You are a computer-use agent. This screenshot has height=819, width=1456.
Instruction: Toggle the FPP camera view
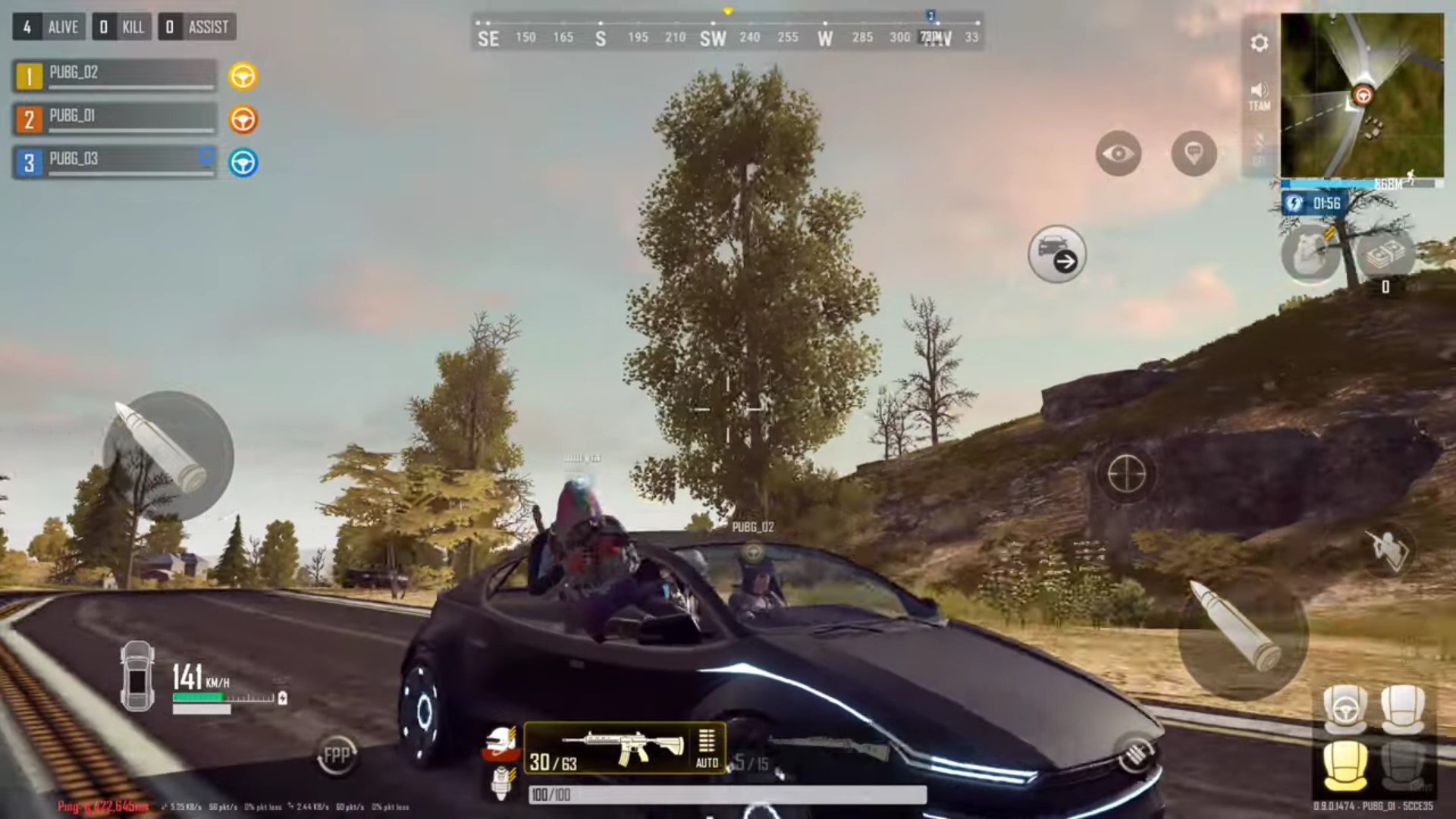pos(337,755)
